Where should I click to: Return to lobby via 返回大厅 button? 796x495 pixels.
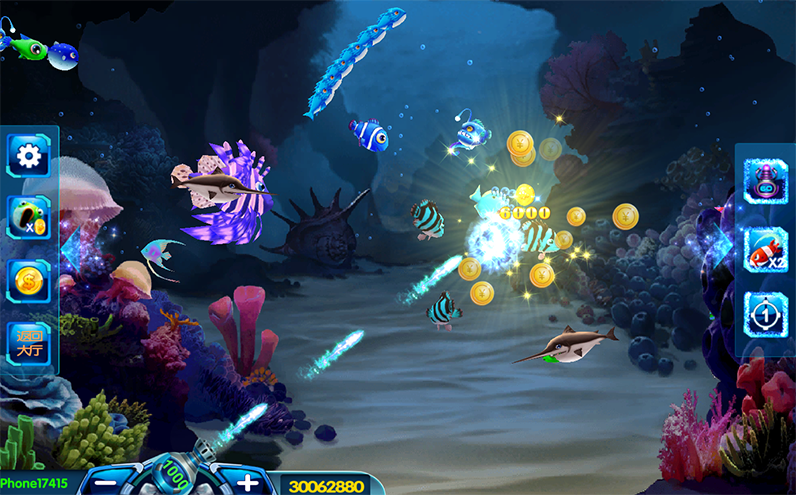[28, 342]
